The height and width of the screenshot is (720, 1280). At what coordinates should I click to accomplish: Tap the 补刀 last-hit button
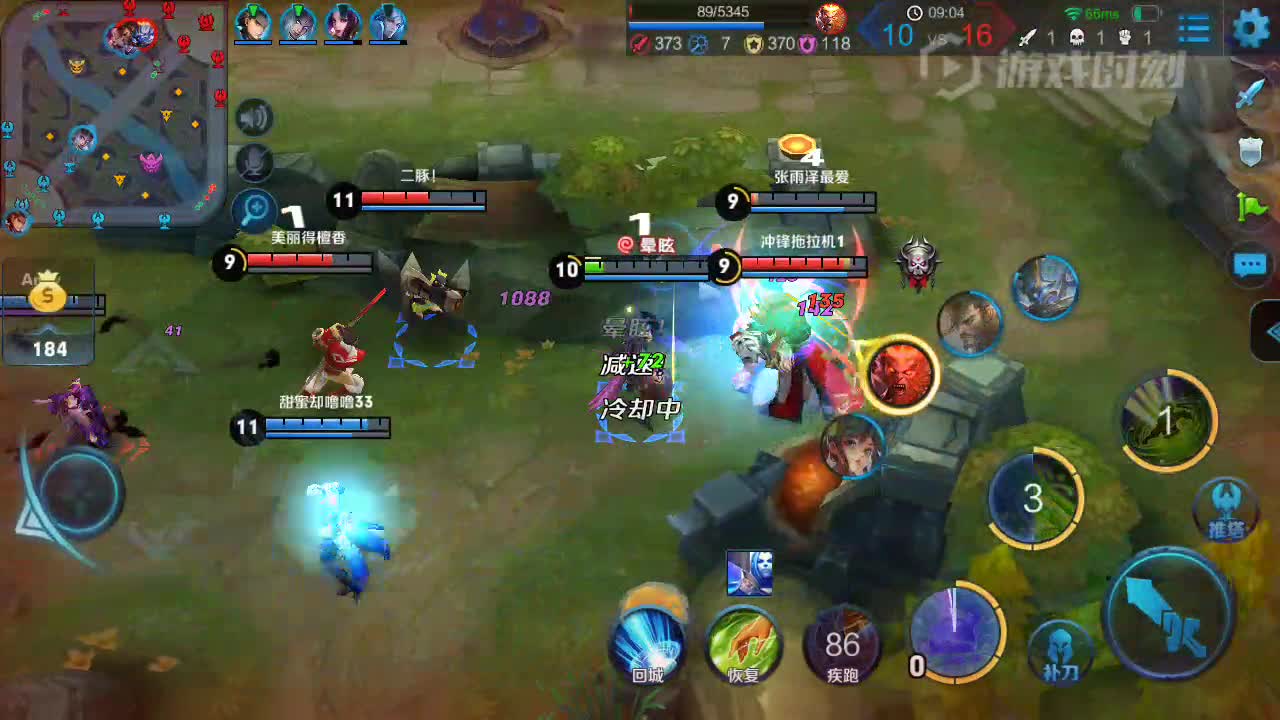click(x=1062, y=650)
